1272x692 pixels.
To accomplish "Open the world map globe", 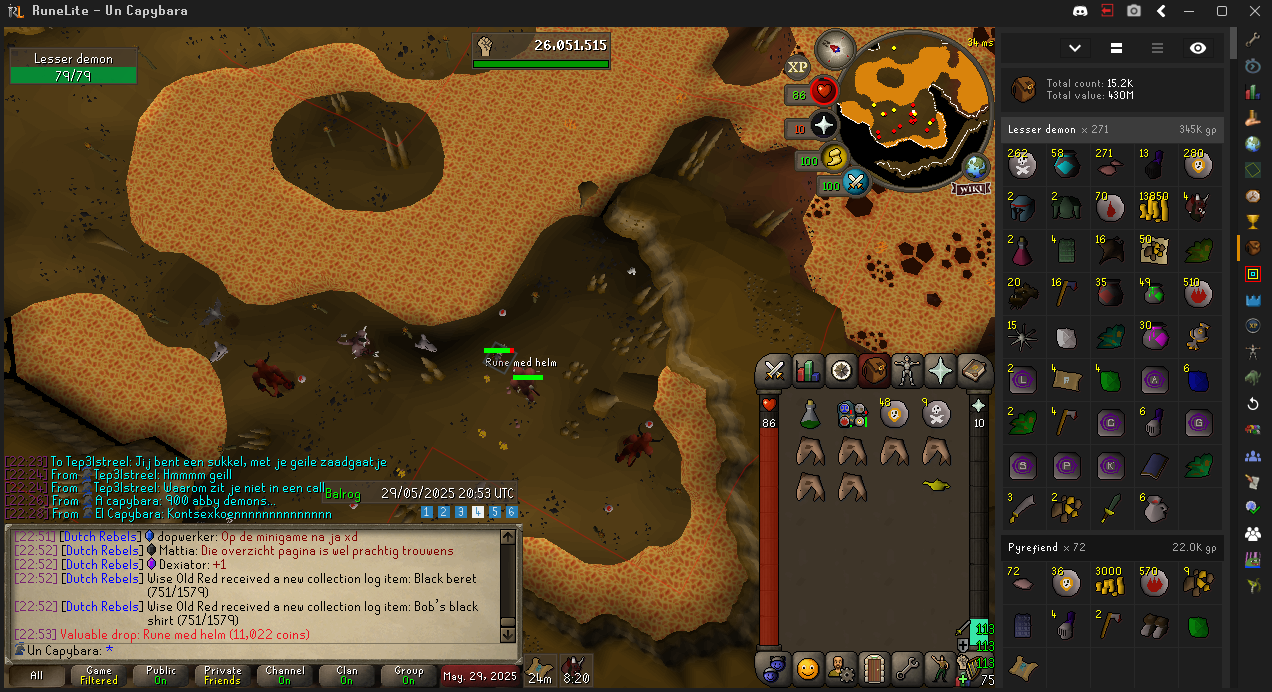I will [x=976, y=166].
